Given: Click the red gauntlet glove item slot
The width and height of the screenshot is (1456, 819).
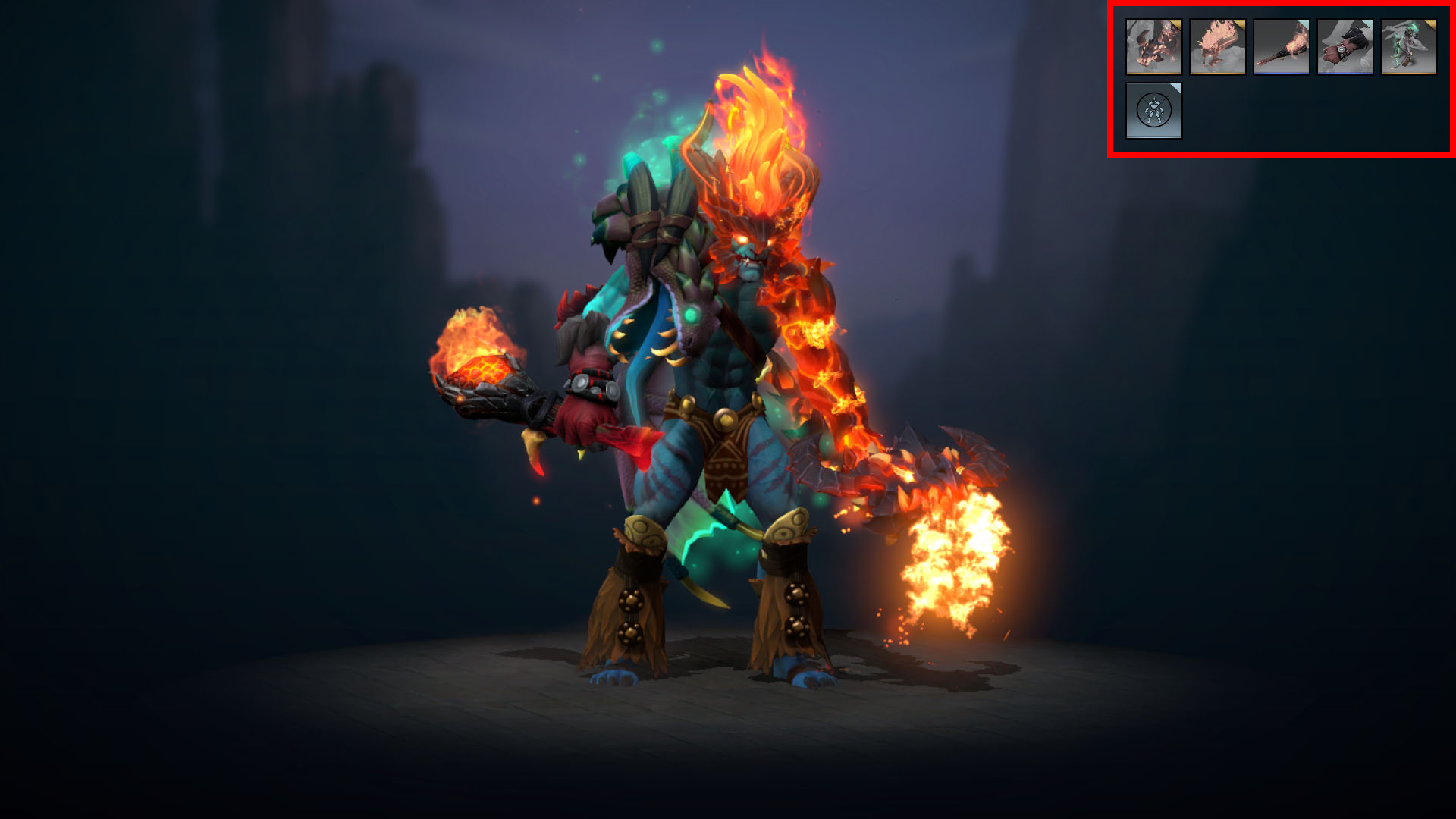Looking at the screenshot, I should coord(1345,47).
